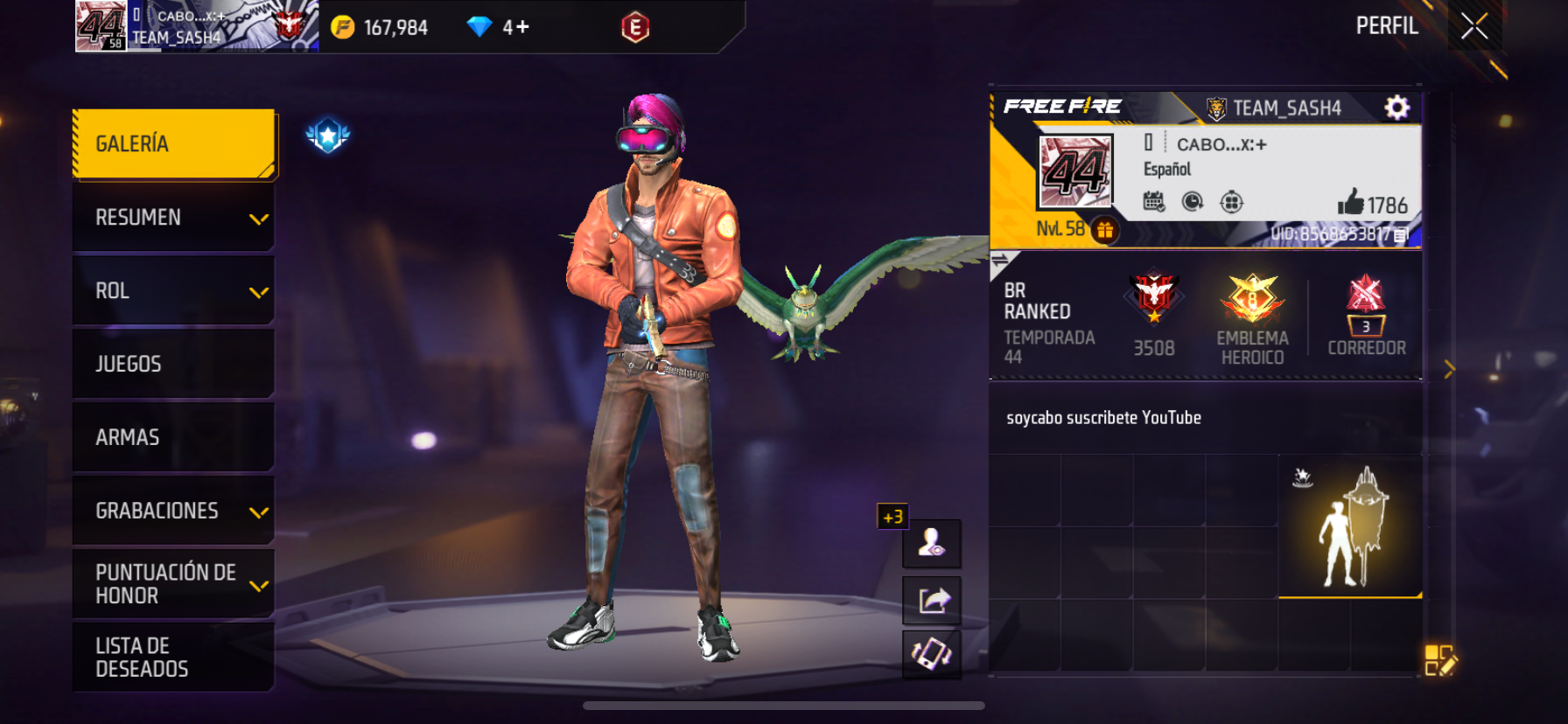Expand the Grabaciones entry

[x=173, y=511]
